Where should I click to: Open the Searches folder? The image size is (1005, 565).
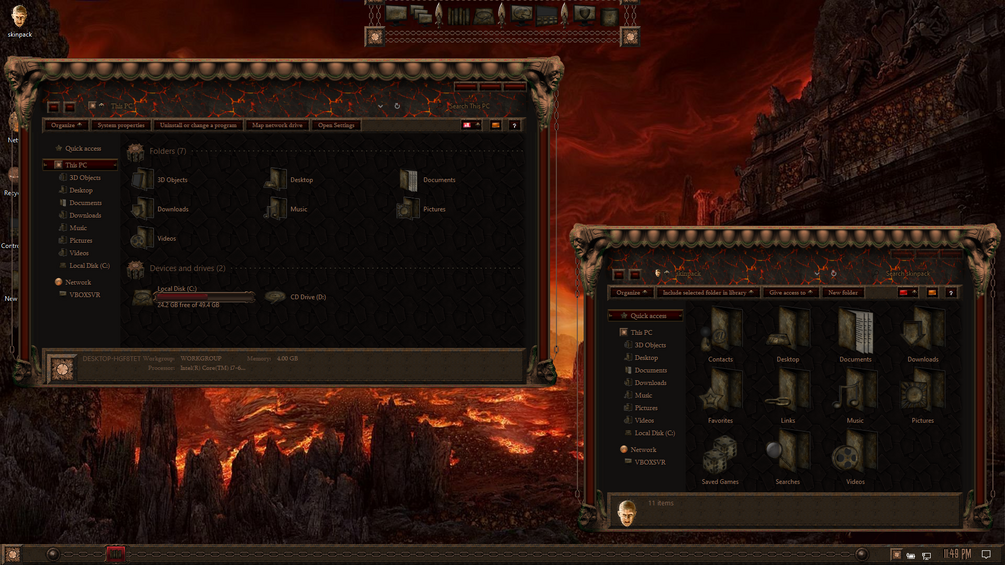tap(787, 455)
